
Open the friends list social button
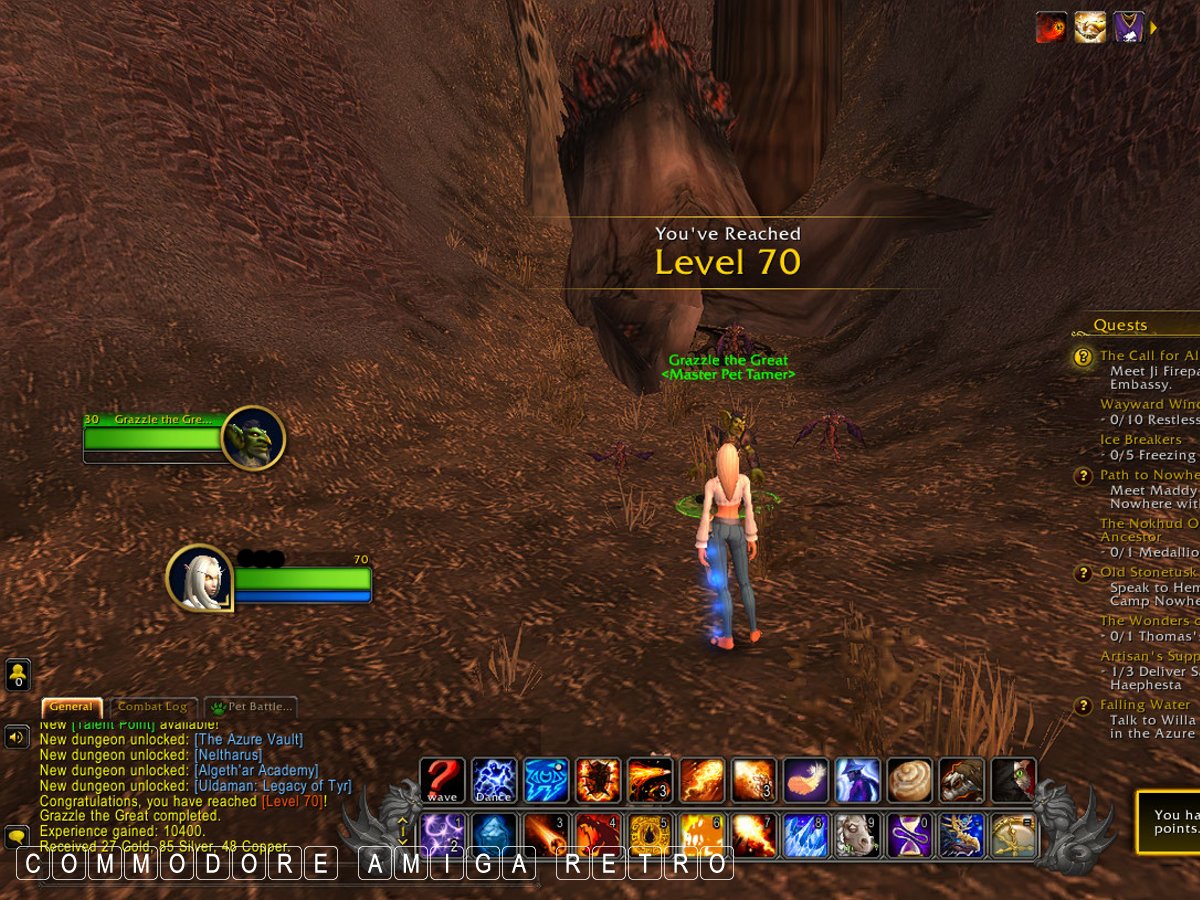[17, 674]
